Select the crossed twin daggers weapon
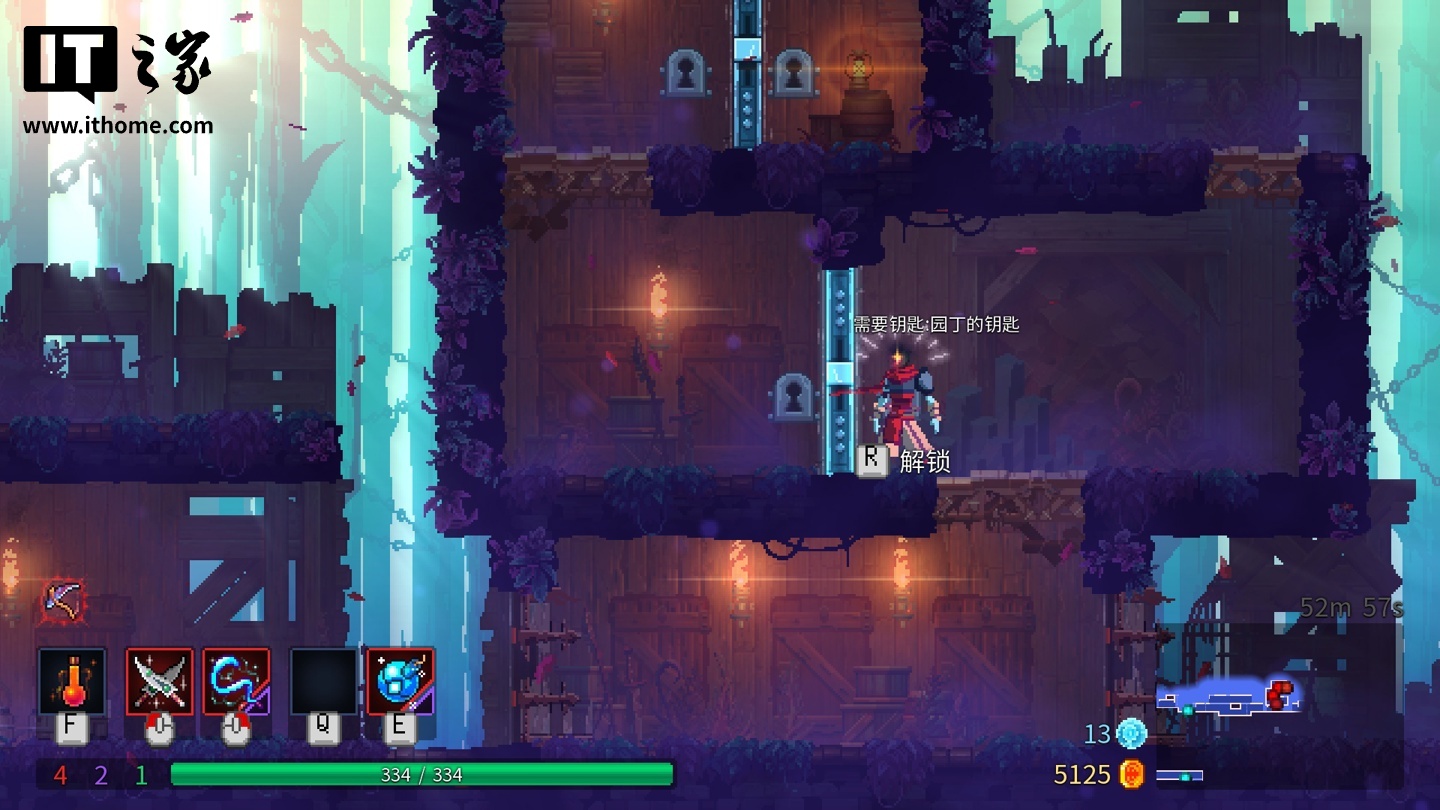Image resolution: width=1440 pixels, height=810 pixels. pyautogui.click(x=159, y=681)
